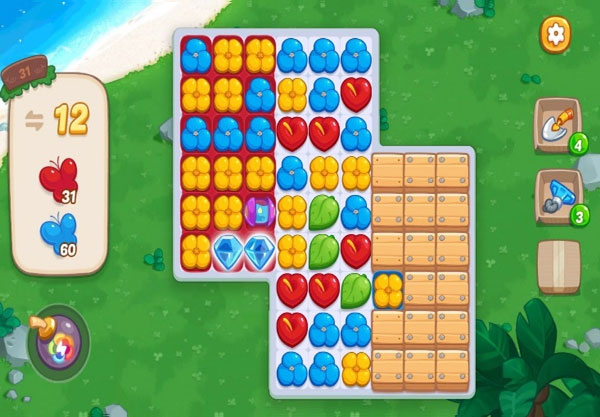Pick the yellow flower tile among wooden crates

pos(388,289)
